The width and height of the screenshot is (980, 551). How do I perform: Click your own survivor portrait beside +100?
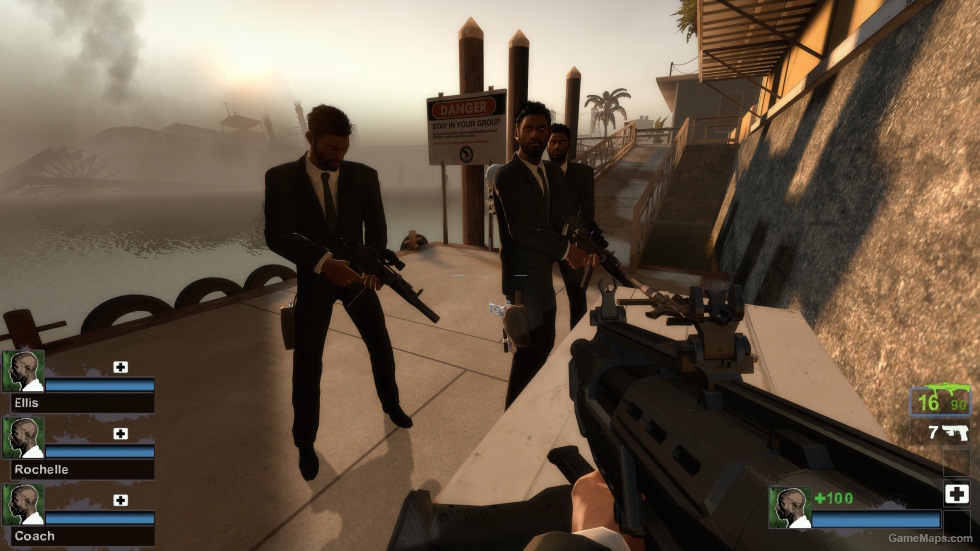pos(789,507)
